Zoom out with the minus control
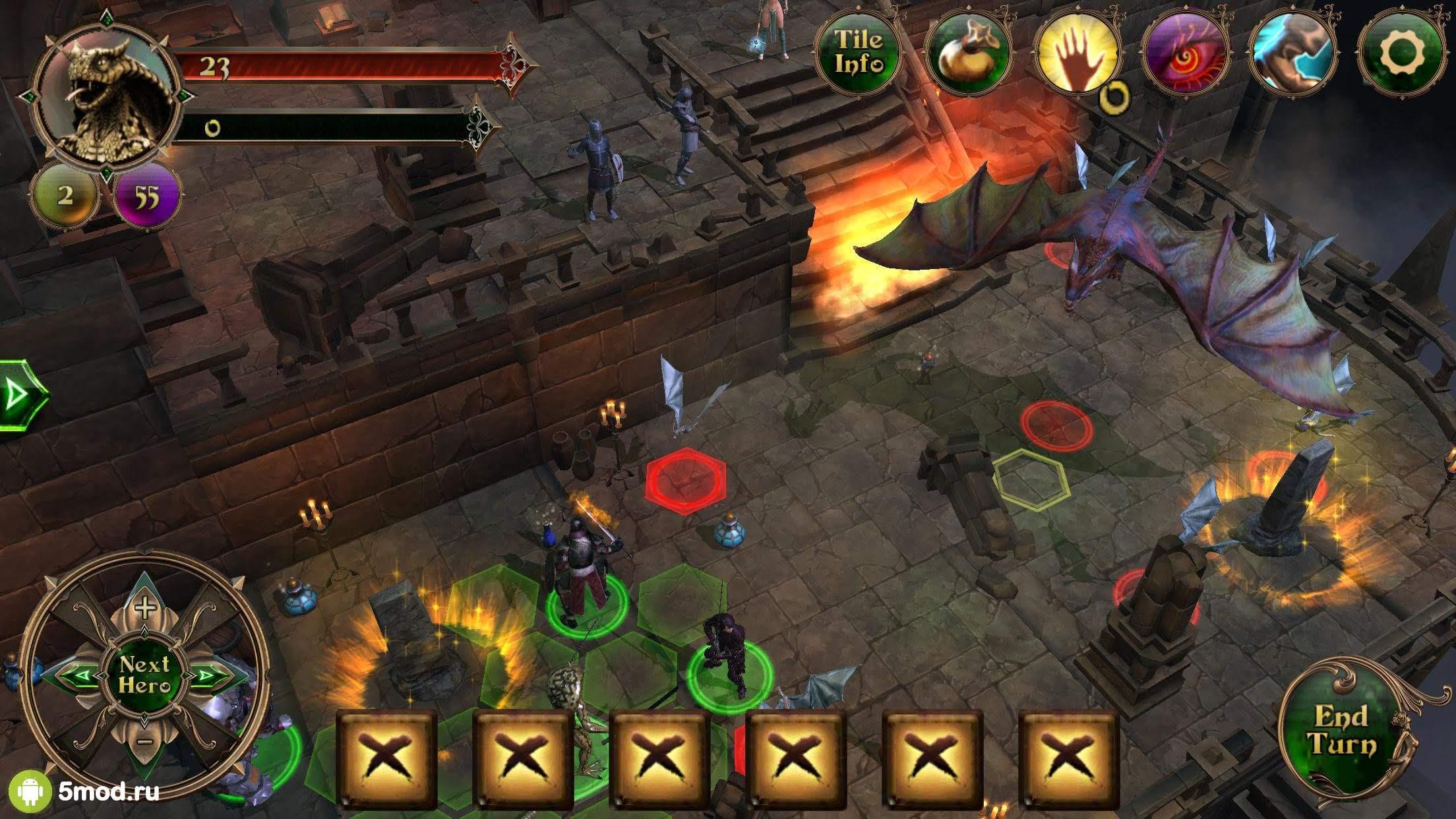The image size is (1456, 819). 145,742
